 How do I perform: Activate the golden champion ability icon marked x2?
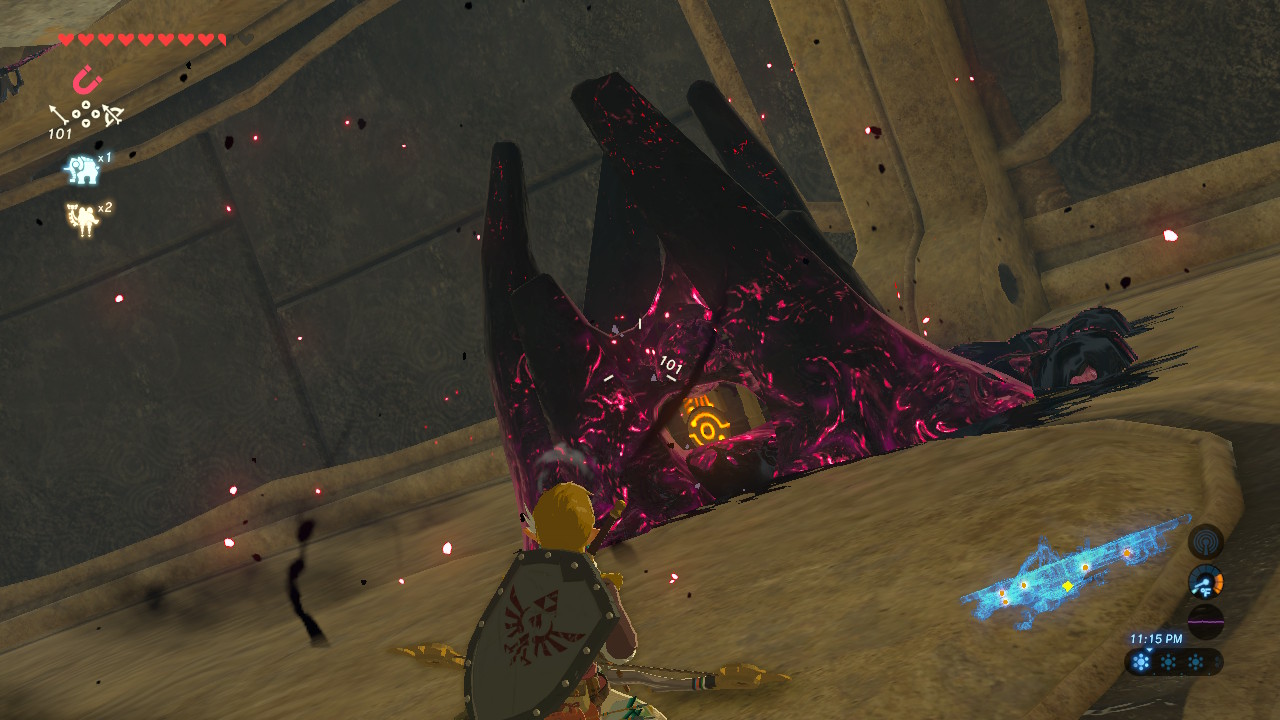(x=81, y=219)
